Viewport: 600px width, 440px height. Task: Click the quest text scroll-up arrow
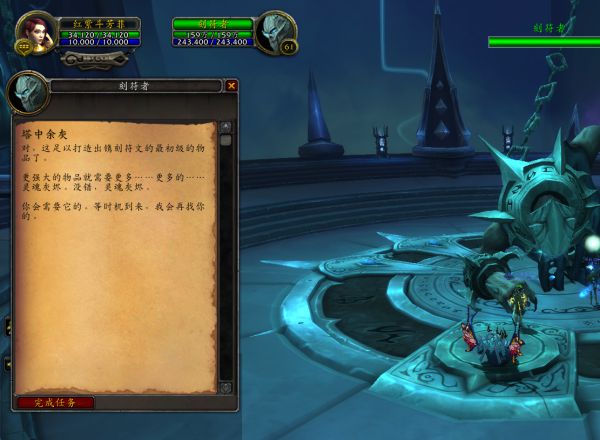[x=225, y=127]
